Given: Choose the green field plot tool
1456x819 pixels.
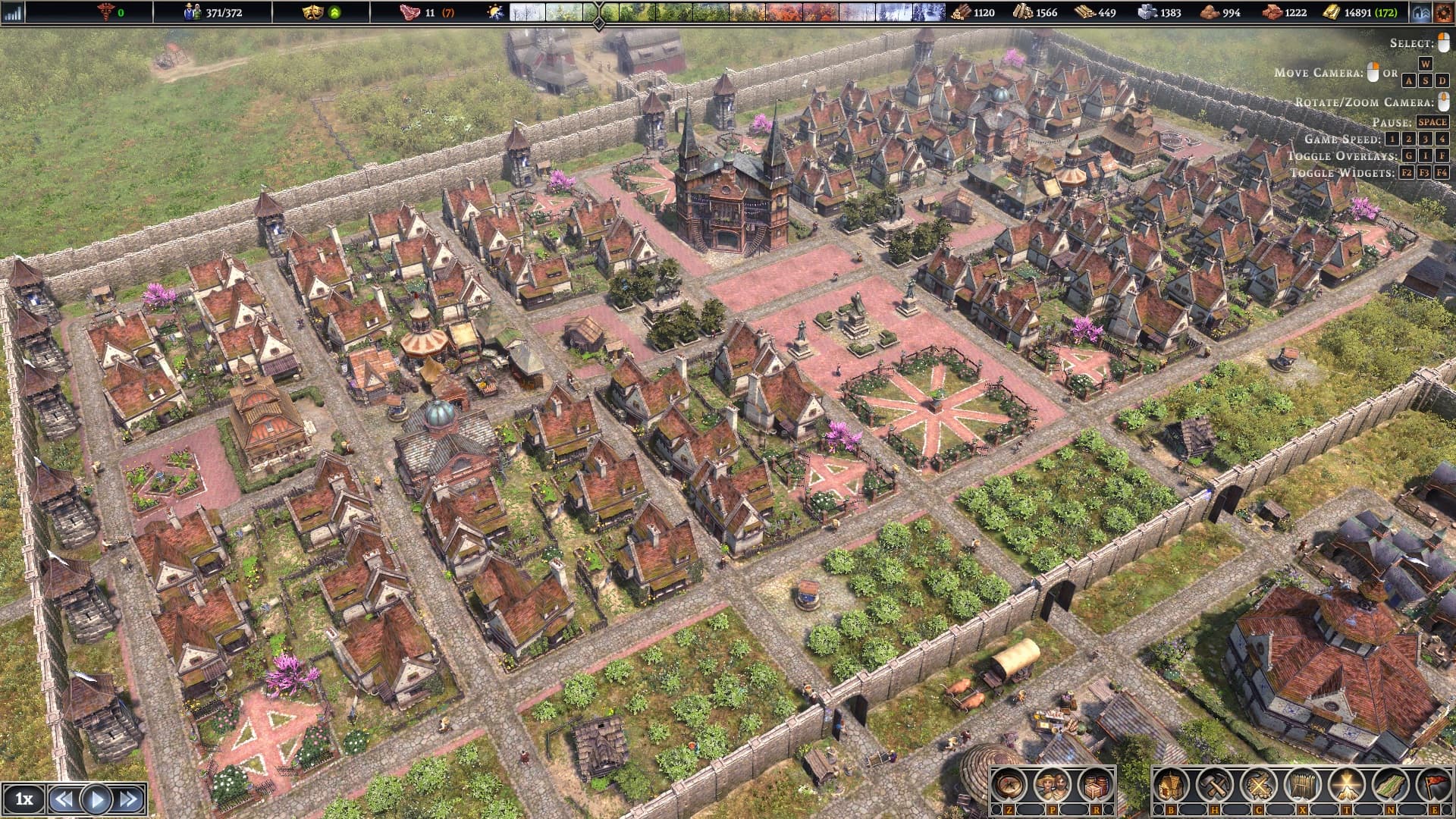Looking at the screenshot, I should [x=1390, y=786].
